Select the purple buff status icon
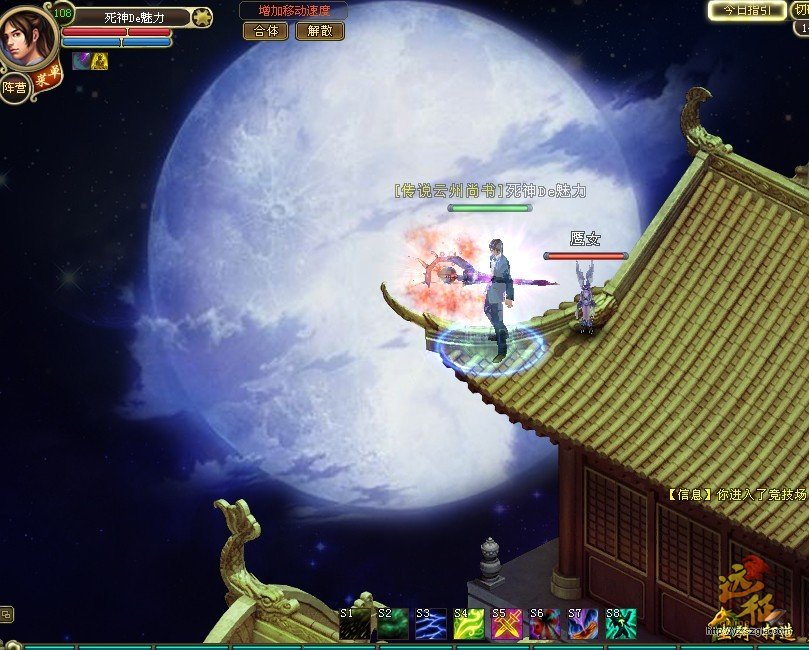Screen dimensions: 809x650 pyautogui.click(x=80, y=61)
